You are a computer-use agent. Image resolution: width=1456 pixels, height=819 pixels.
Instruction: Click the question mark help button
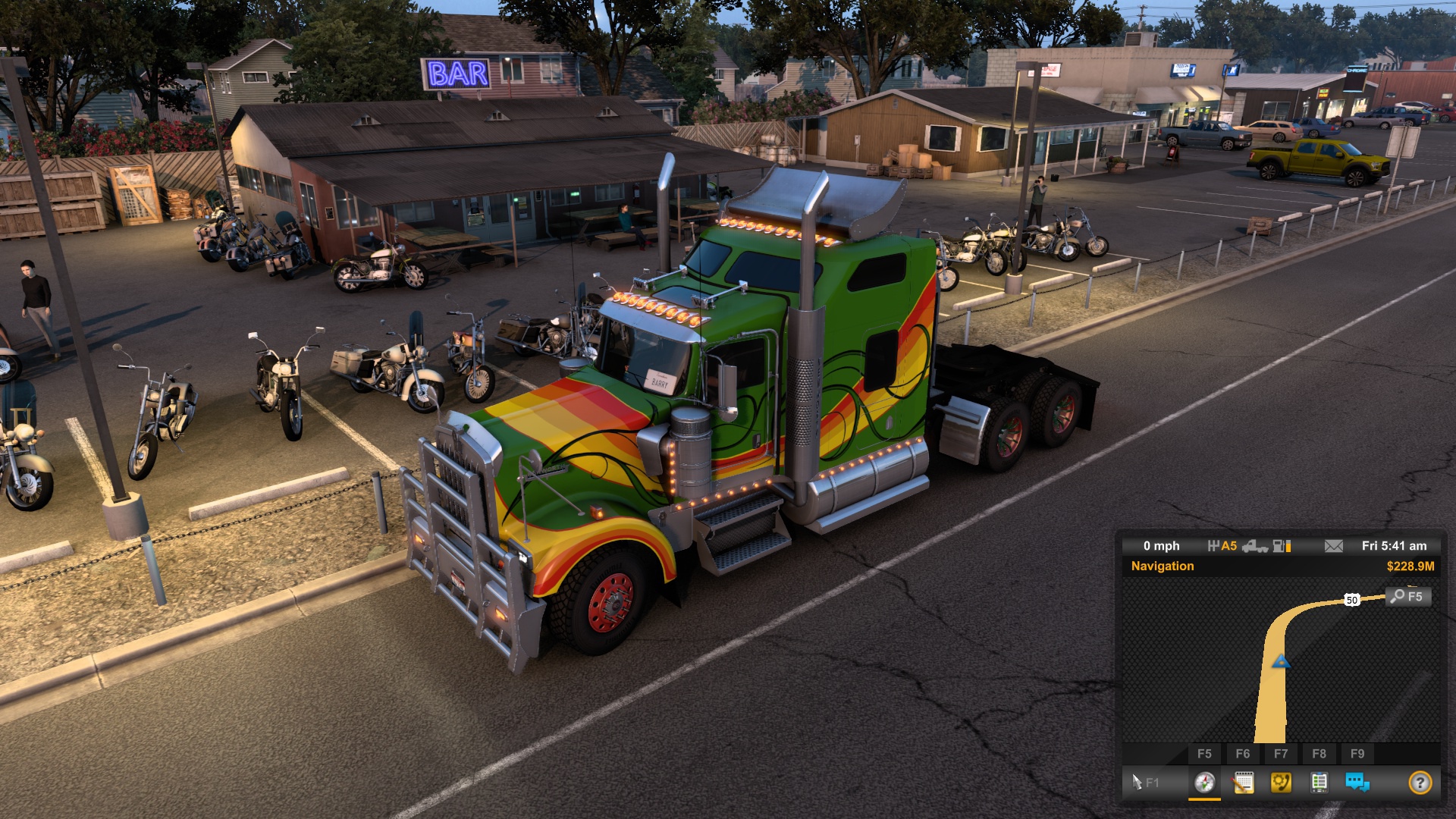(x=1420, y=782)
